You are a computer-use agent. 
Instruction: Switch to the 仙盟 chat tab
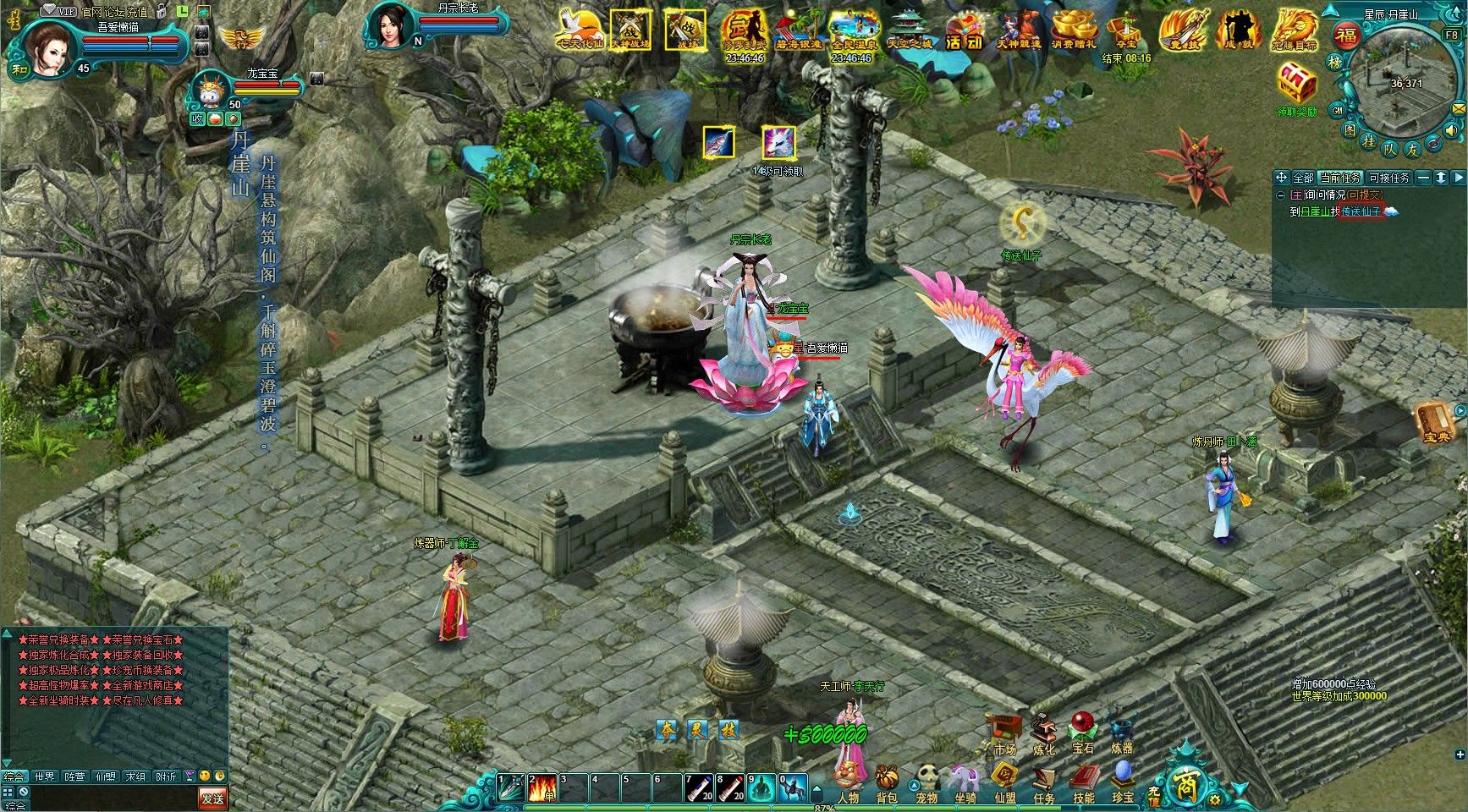tap(105, 776)
